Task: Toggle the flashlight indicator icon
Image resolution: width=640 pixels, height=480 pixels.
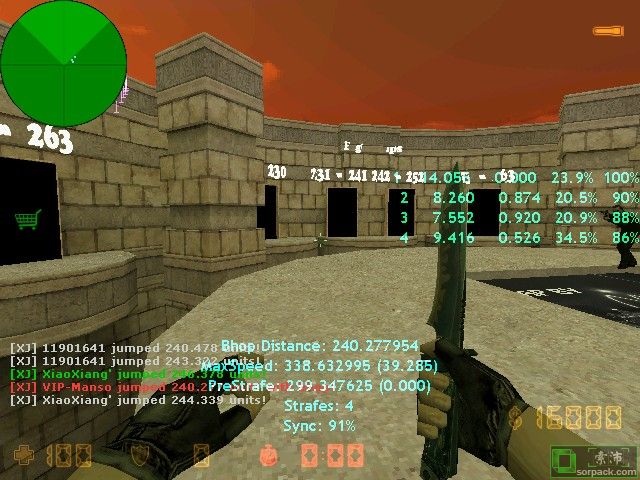Action: click(605, 32)
